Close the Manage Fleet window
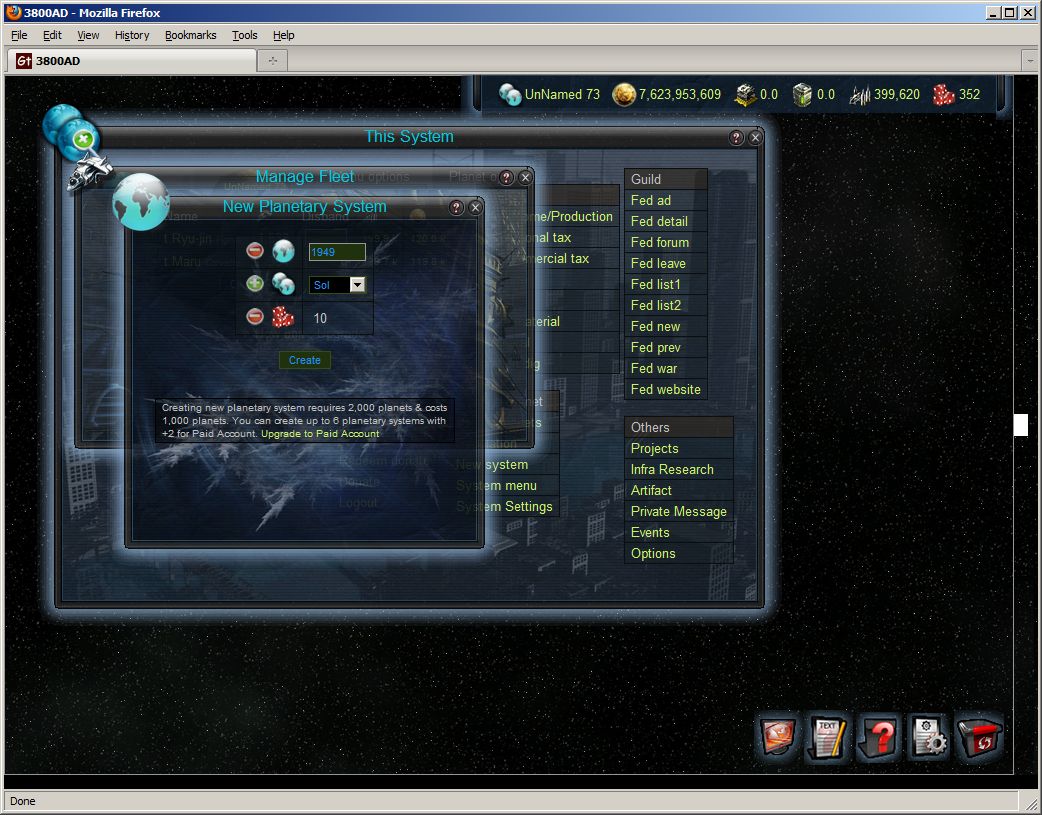1042x815 pixels. (525, 177)
